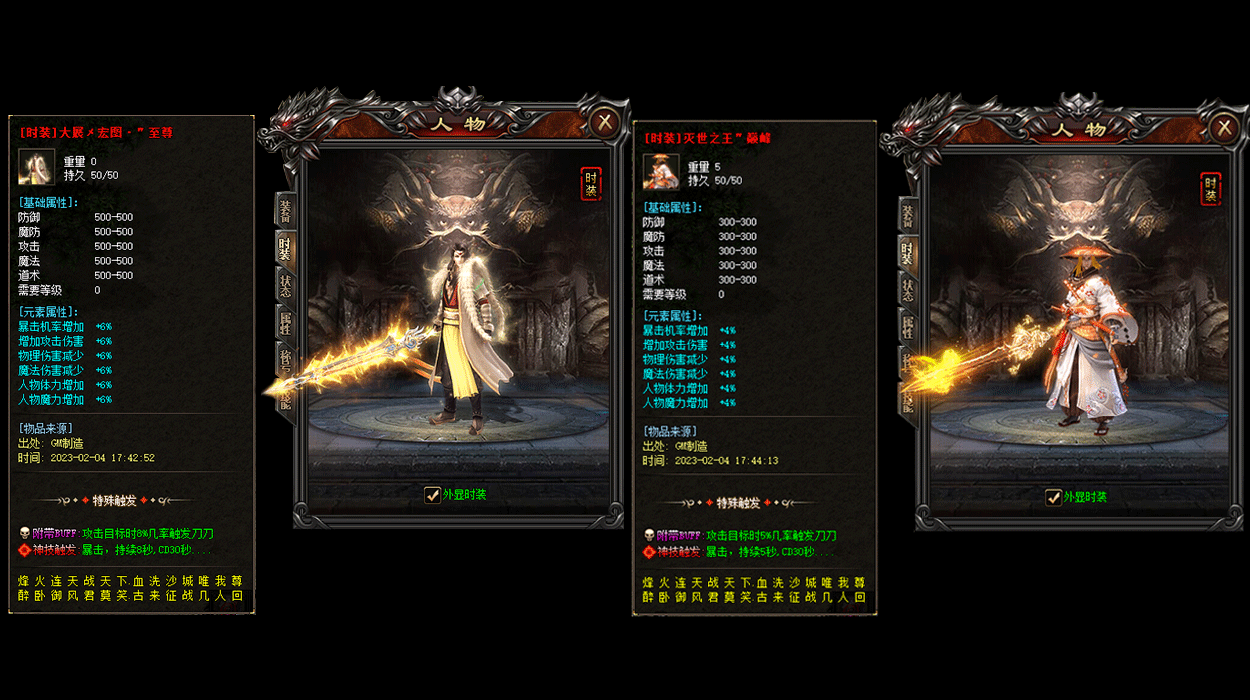Viewport: 1250px width, 700px height.
Task: Select the 大展宏图 至尊 costume icon
Action: 36,167
